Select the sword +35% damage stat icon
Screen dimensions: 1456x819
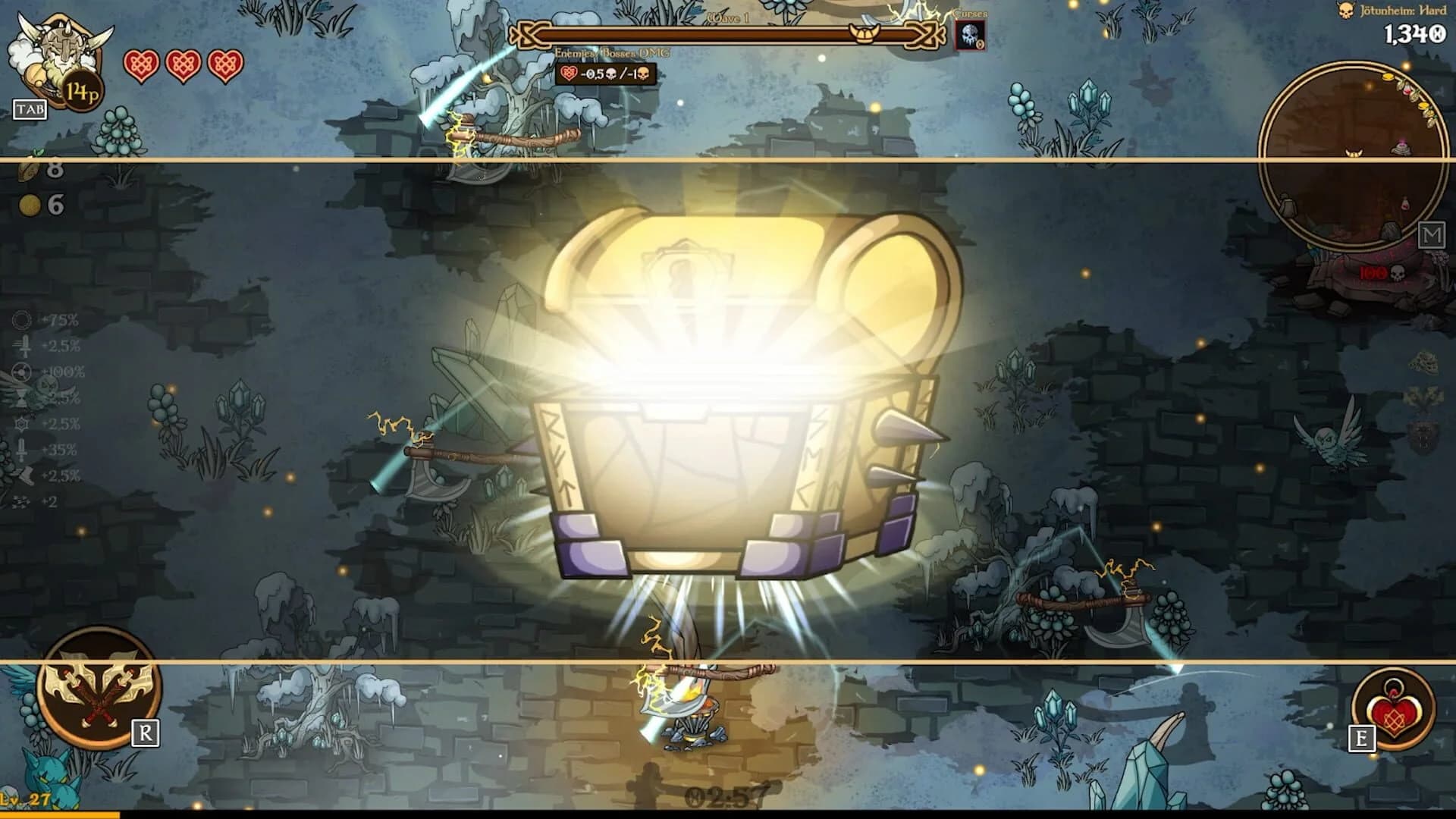pos(23,450)
